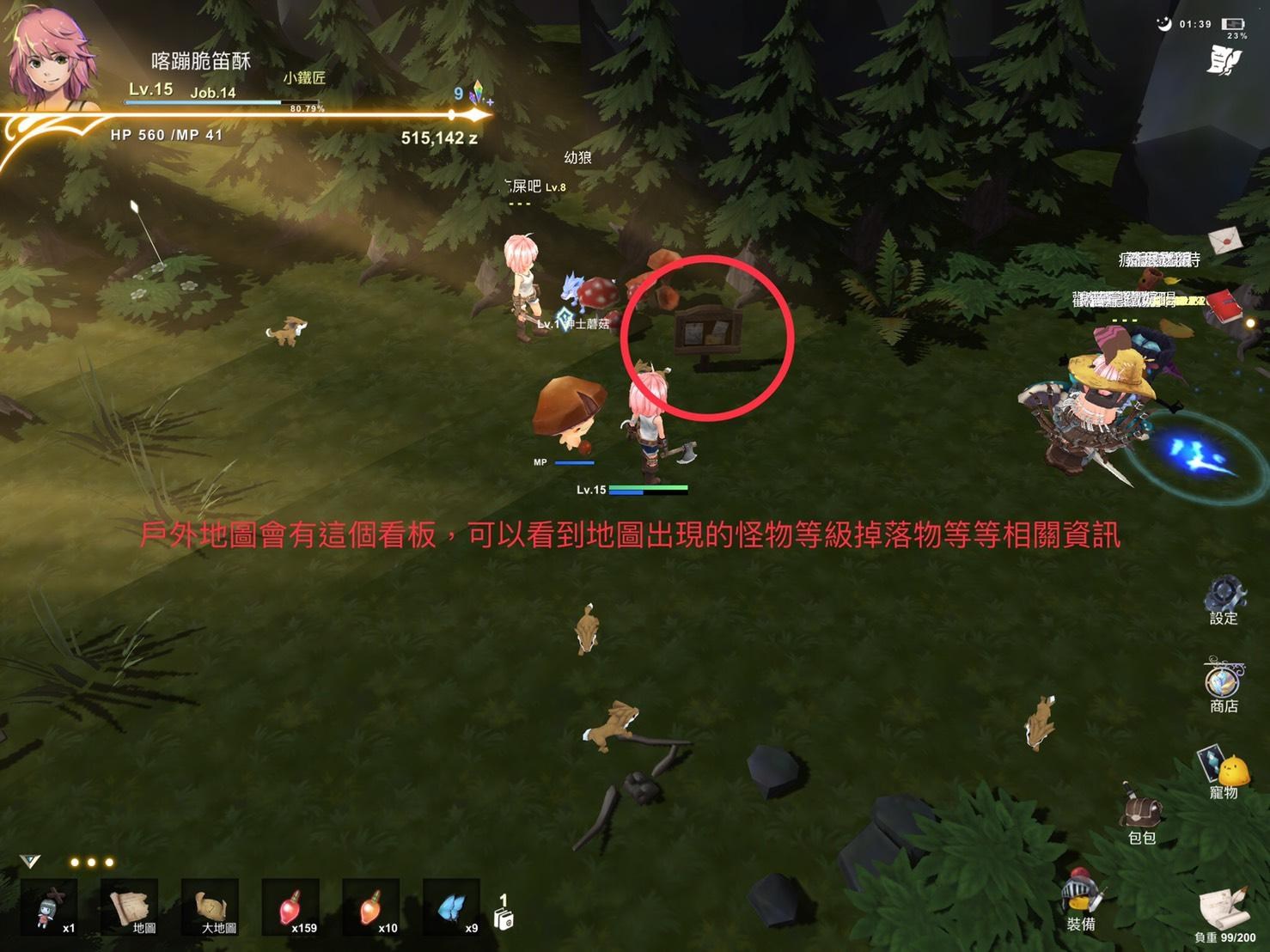Open the 設定 settings gear
Screen dimensions: 1270x952
tap(1224, 595)
